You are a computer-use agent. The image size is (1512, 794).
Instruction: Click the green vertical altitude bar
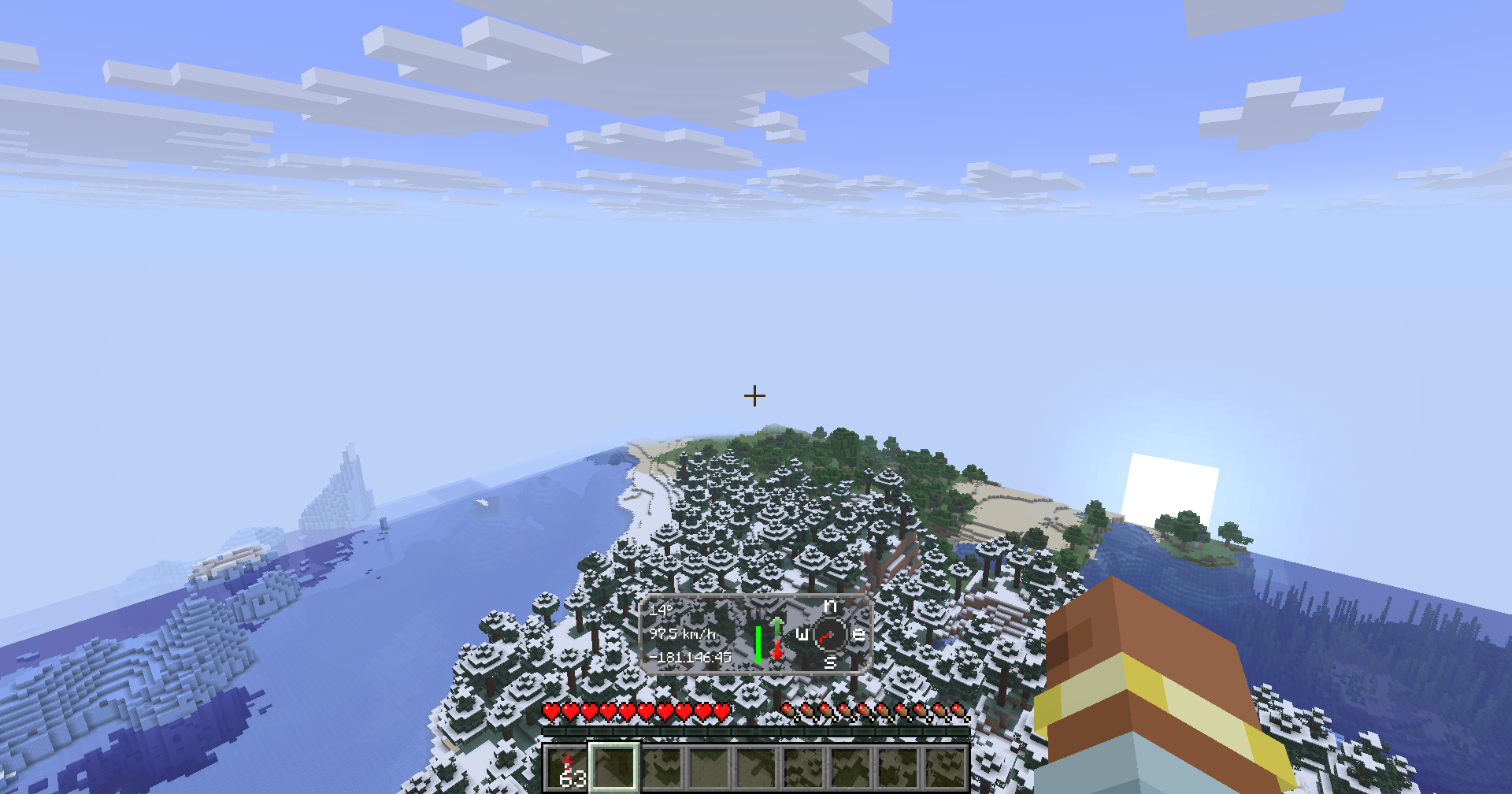[x=758, y=644]
